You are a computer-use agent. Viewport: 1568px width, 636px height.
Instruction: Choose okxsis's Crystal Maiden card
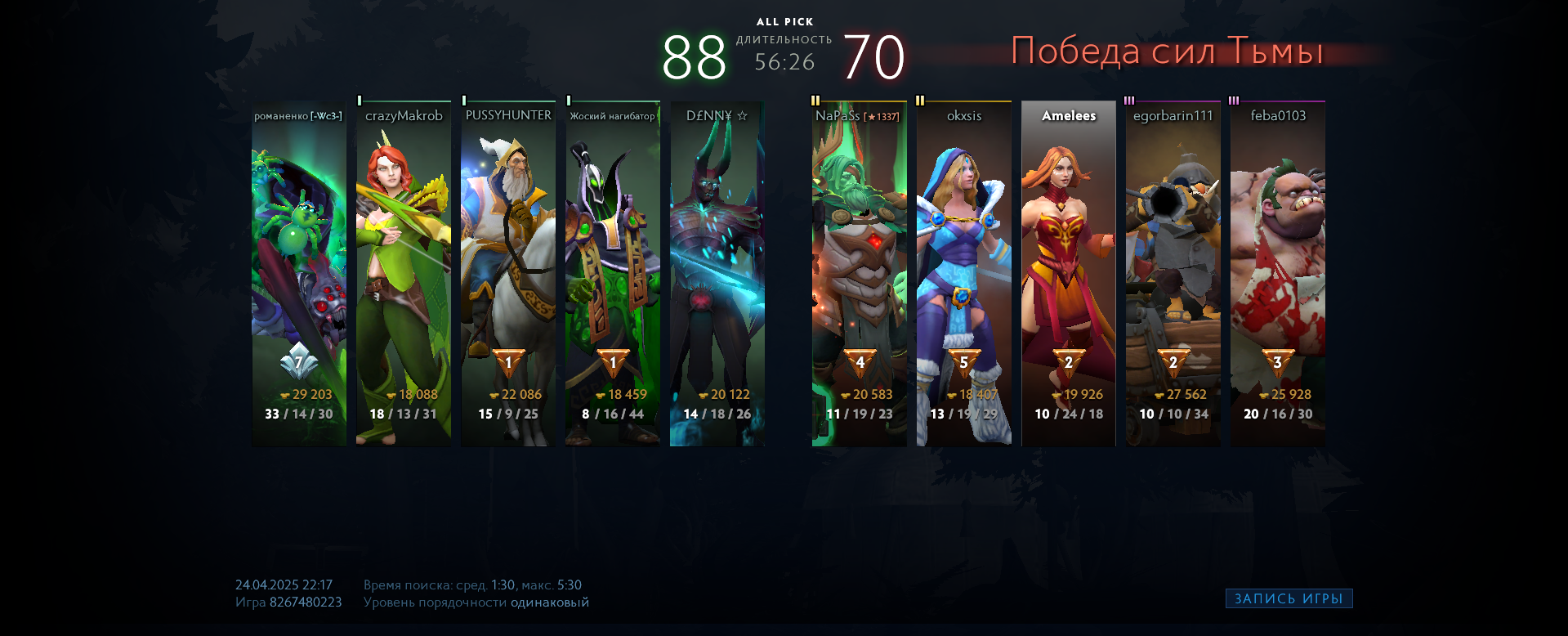964,274
